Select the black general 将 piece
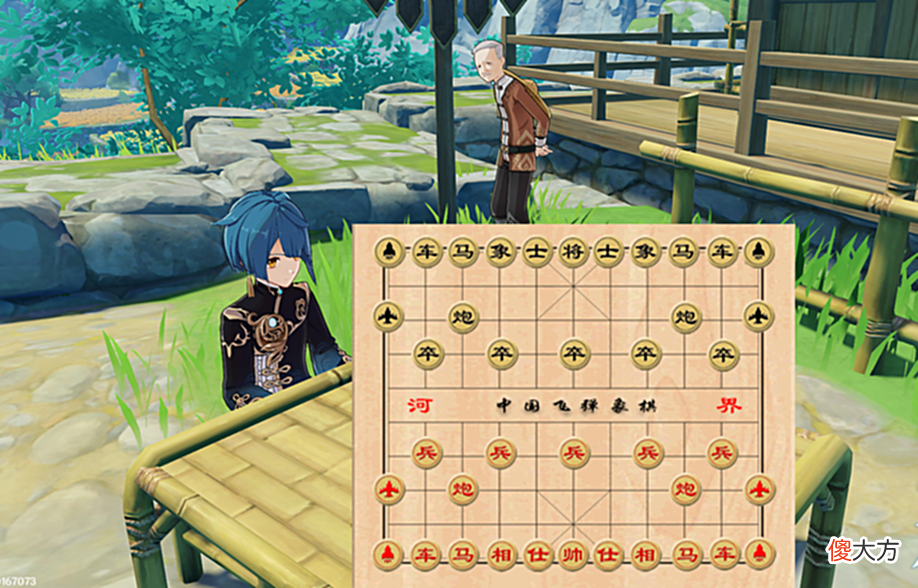 [x=573, y=252]
